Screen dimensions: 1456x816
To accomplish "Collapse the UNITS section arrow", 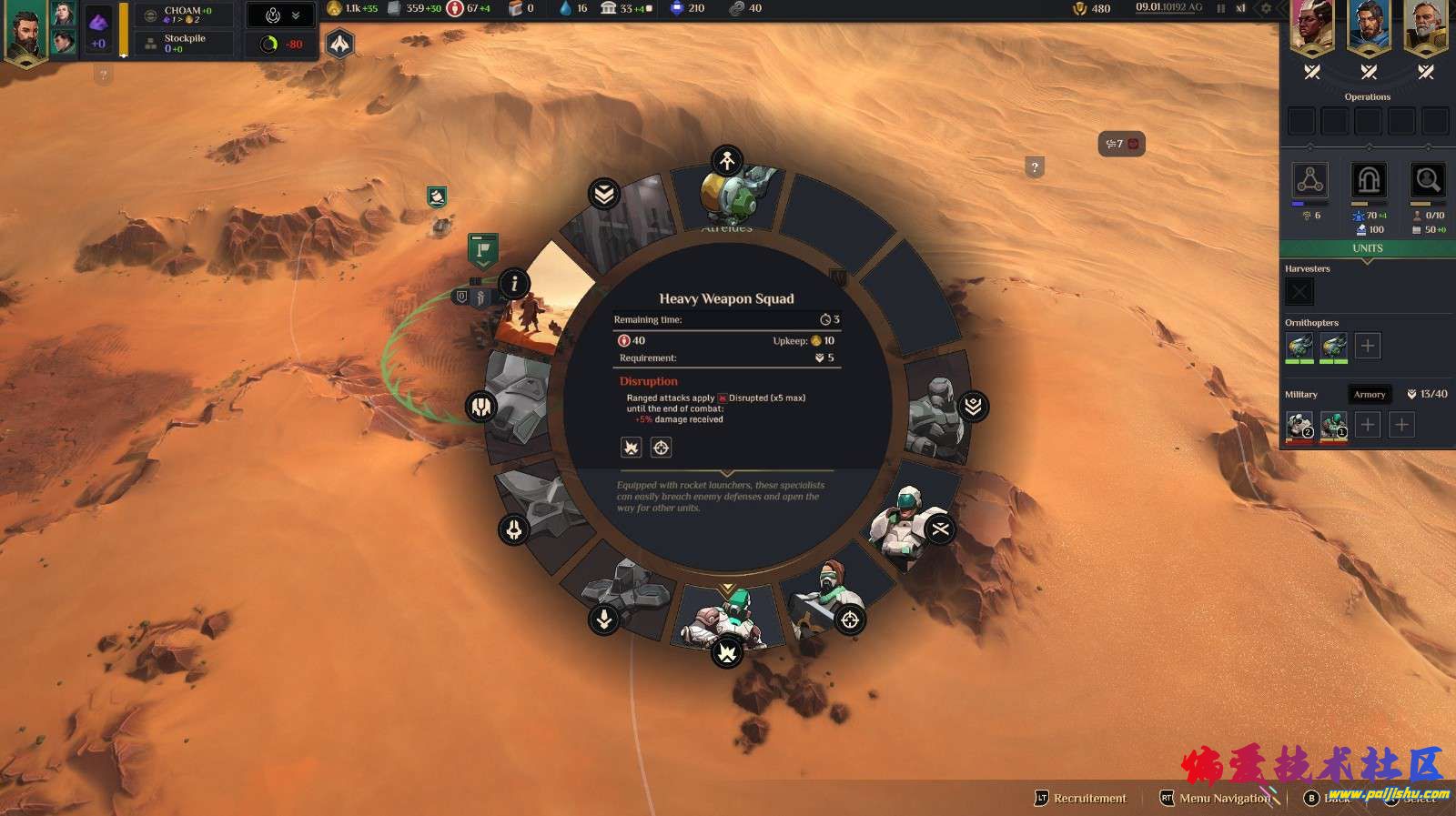I will [1368, 260].
